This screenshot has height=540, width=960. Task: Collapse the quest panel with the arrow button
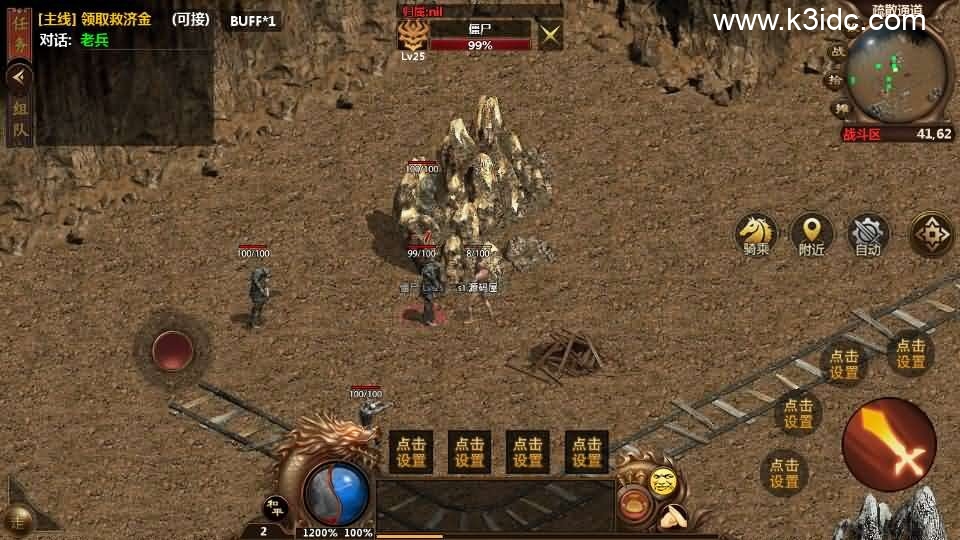pos(19,77)
